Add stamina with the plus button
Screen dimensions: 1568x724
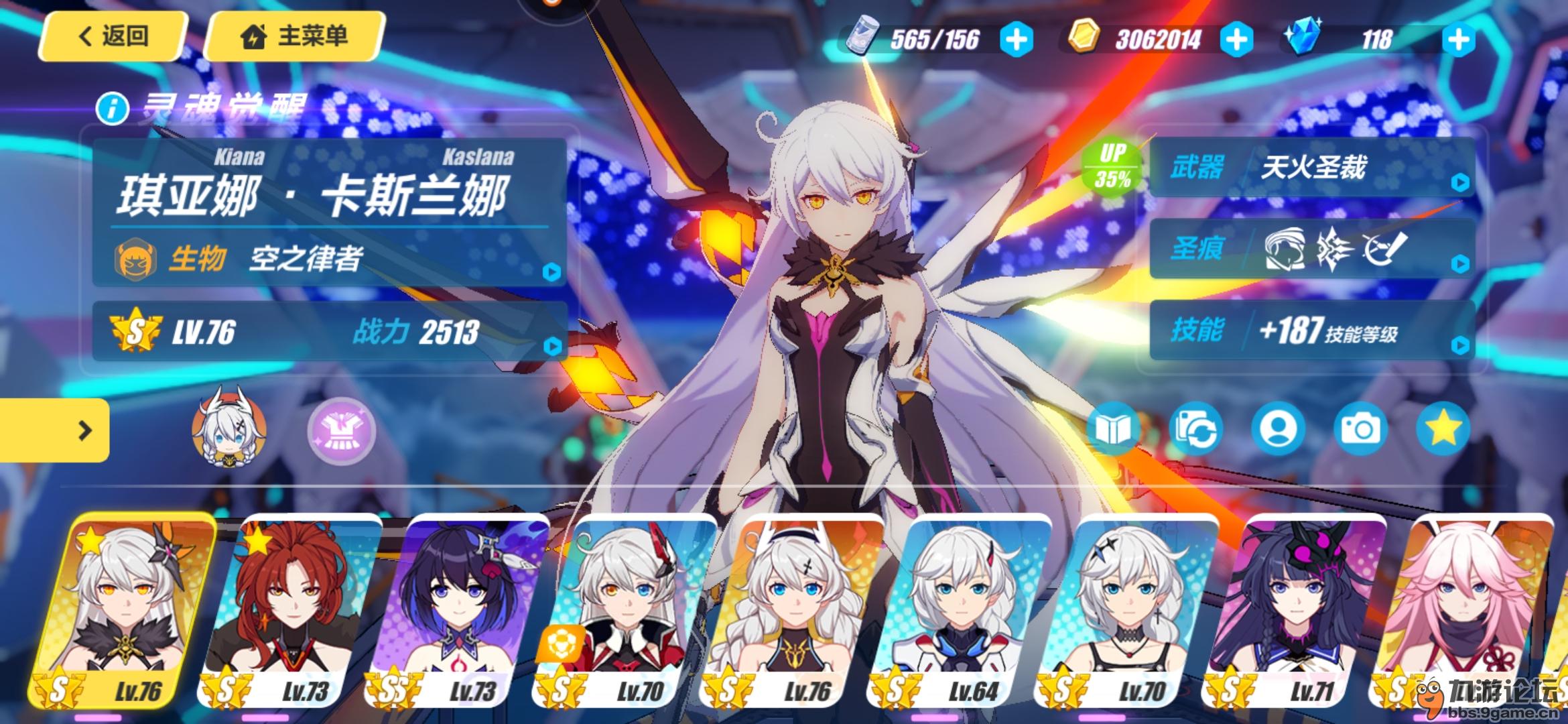1016,40
